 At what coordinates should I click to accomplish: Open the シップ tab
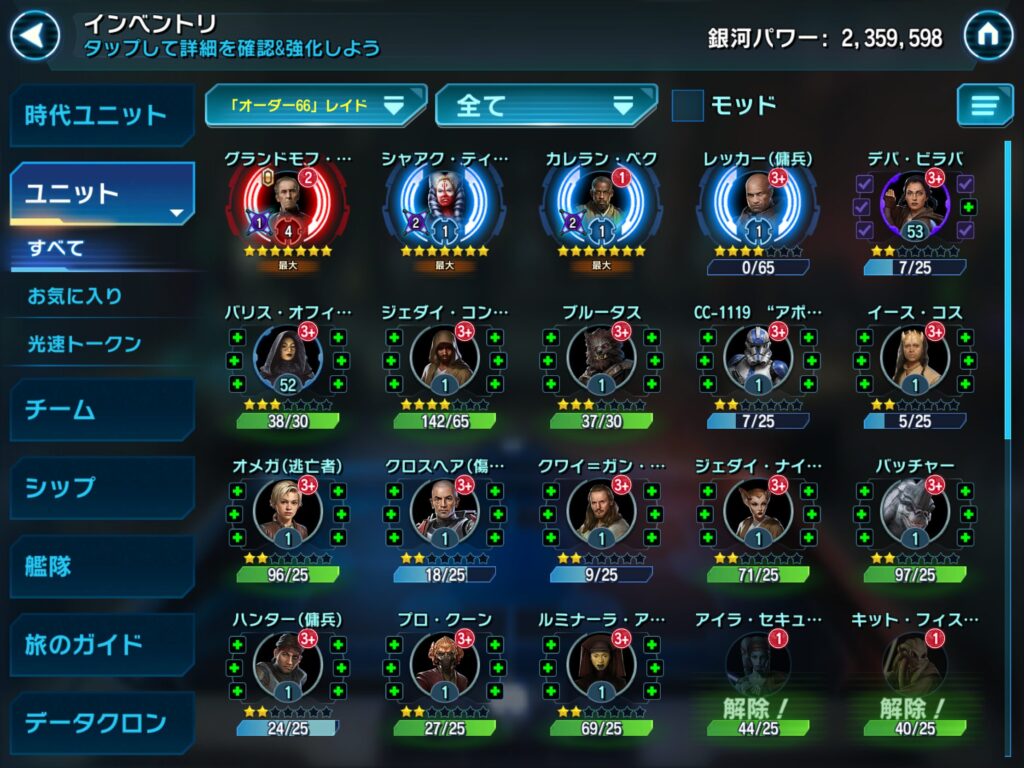coord(101,487)
